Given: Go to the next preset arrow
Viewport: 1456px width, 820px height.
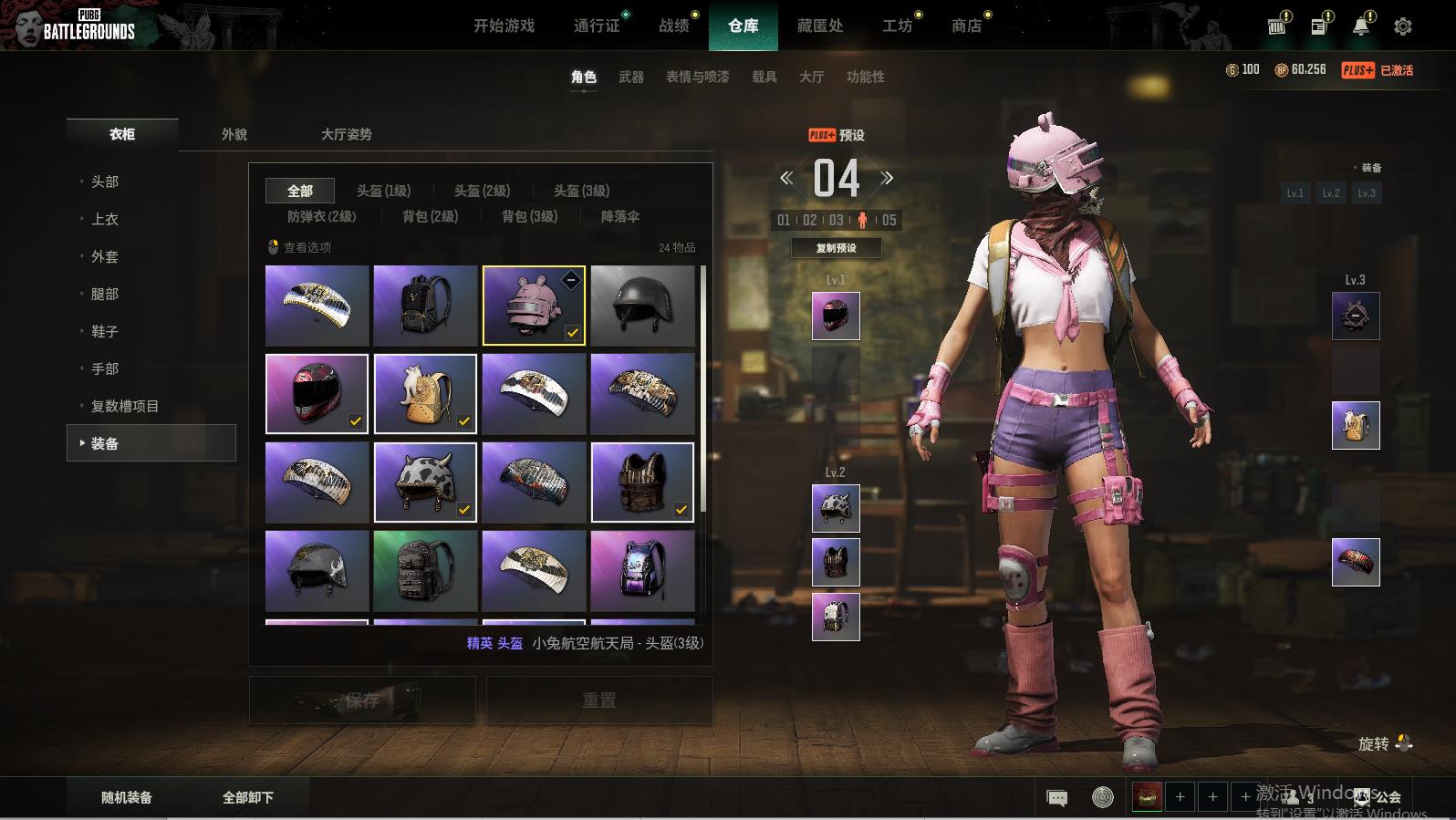Looking at the screenshot, I should [x=887, y=178].
